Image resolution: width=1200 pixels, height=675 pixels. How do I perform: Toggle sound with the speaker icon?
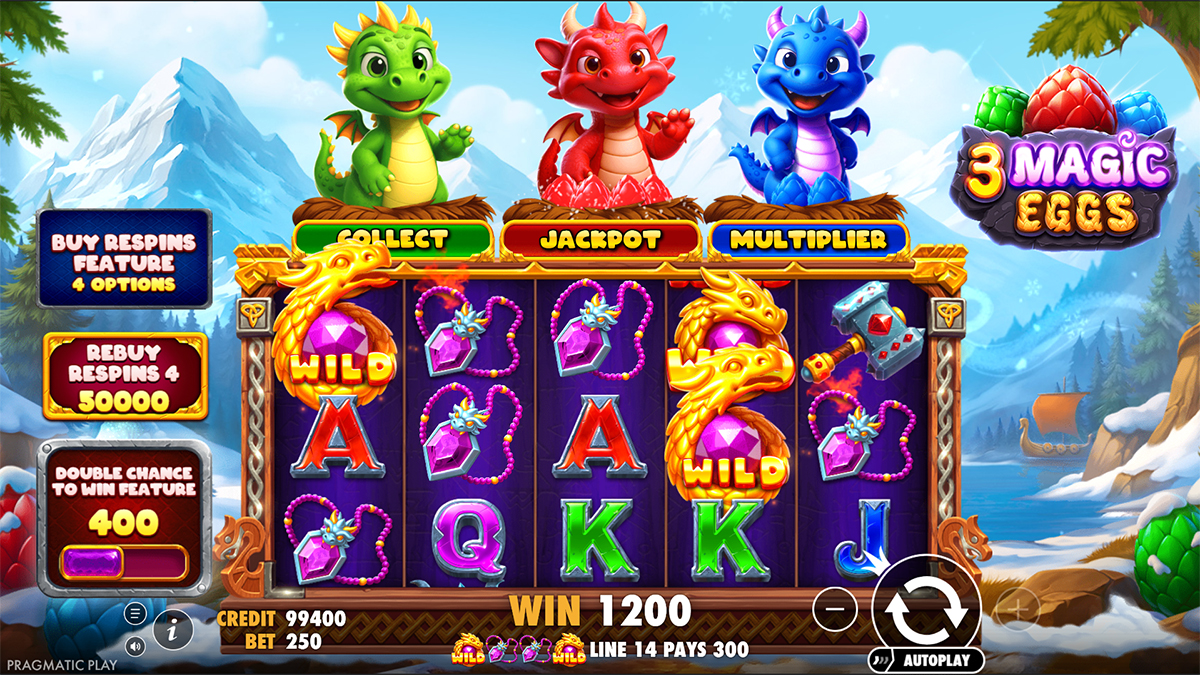(x=136, y=645)
